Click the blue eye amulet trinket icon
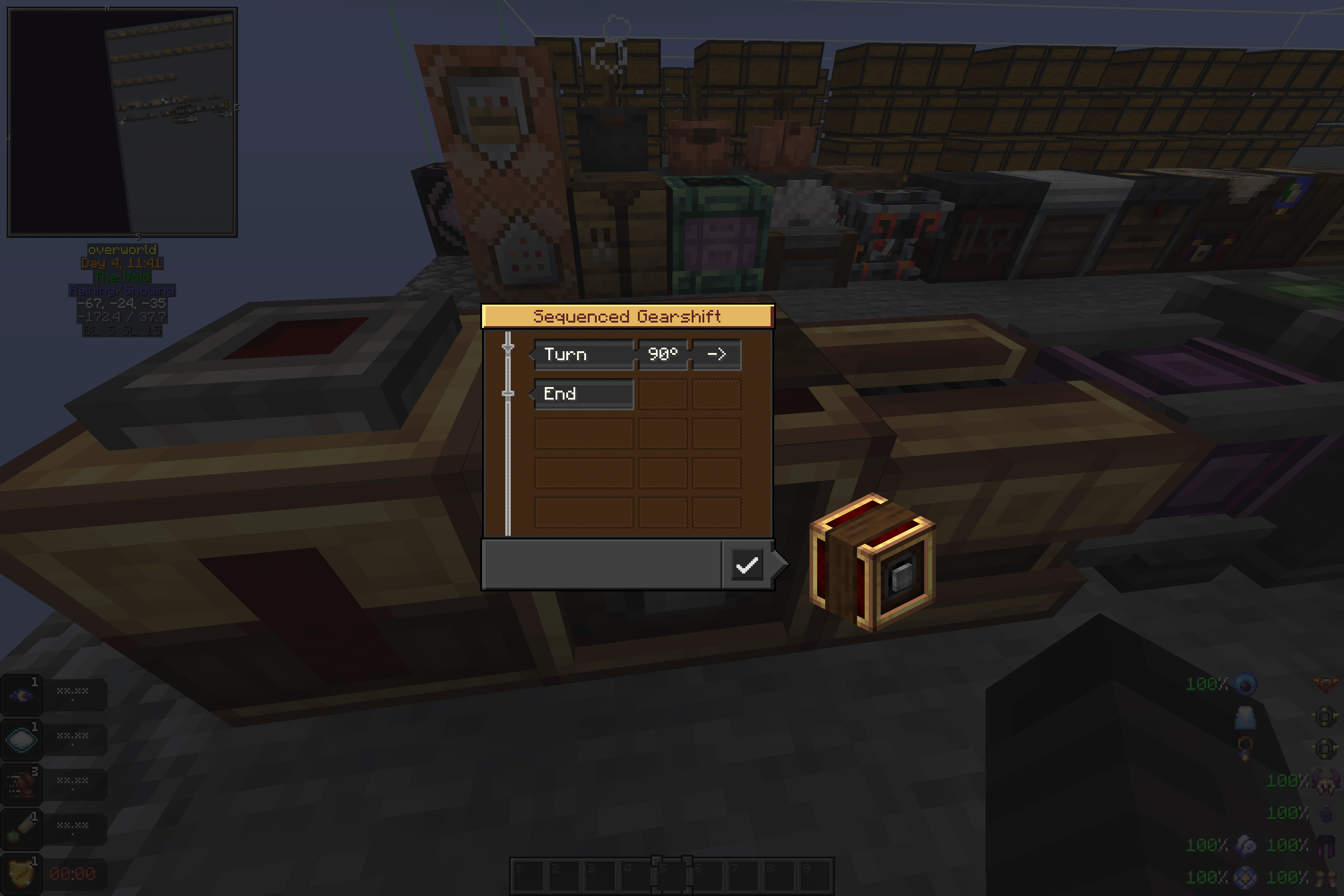The width and height of the screenshot is (1344, 896). (x=1246, y=685)
